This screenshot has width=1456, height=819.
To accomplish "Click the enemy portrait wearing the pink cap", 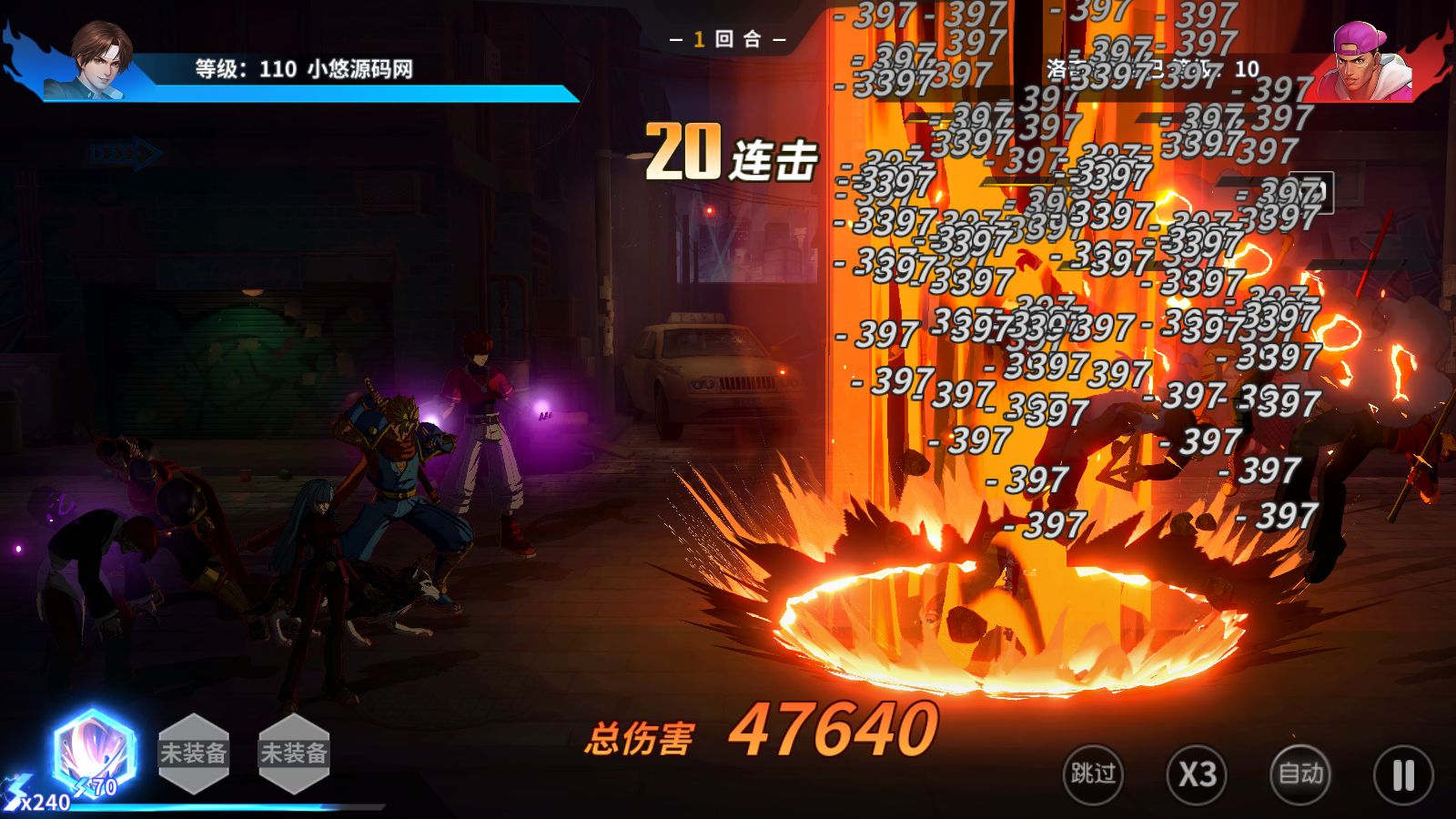I will pos(1356,59).
